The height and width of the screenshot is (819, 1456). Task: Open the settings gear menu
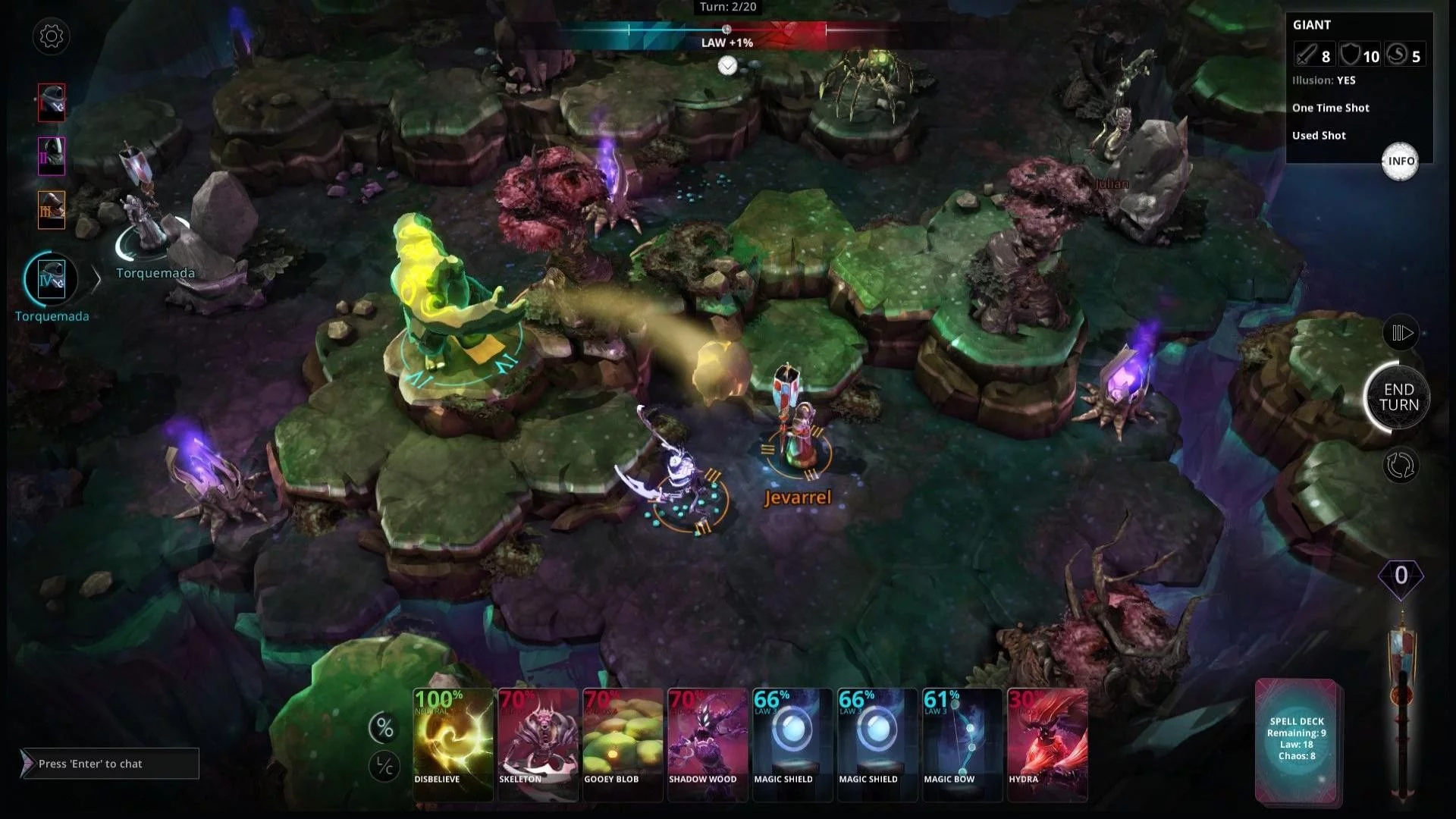pos(52,36)
